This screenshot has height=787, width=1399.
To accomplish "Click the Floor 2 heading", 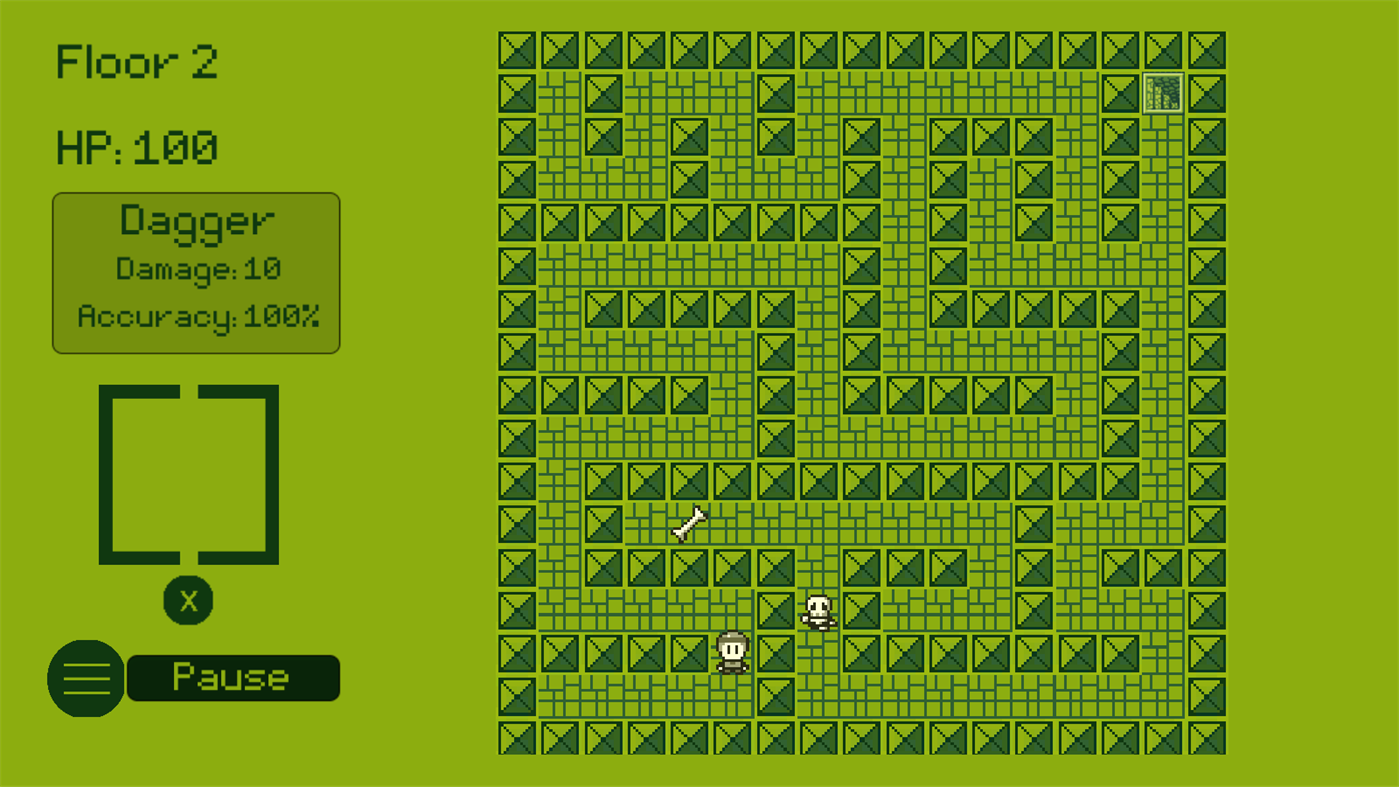I will [x=136, y=62].
